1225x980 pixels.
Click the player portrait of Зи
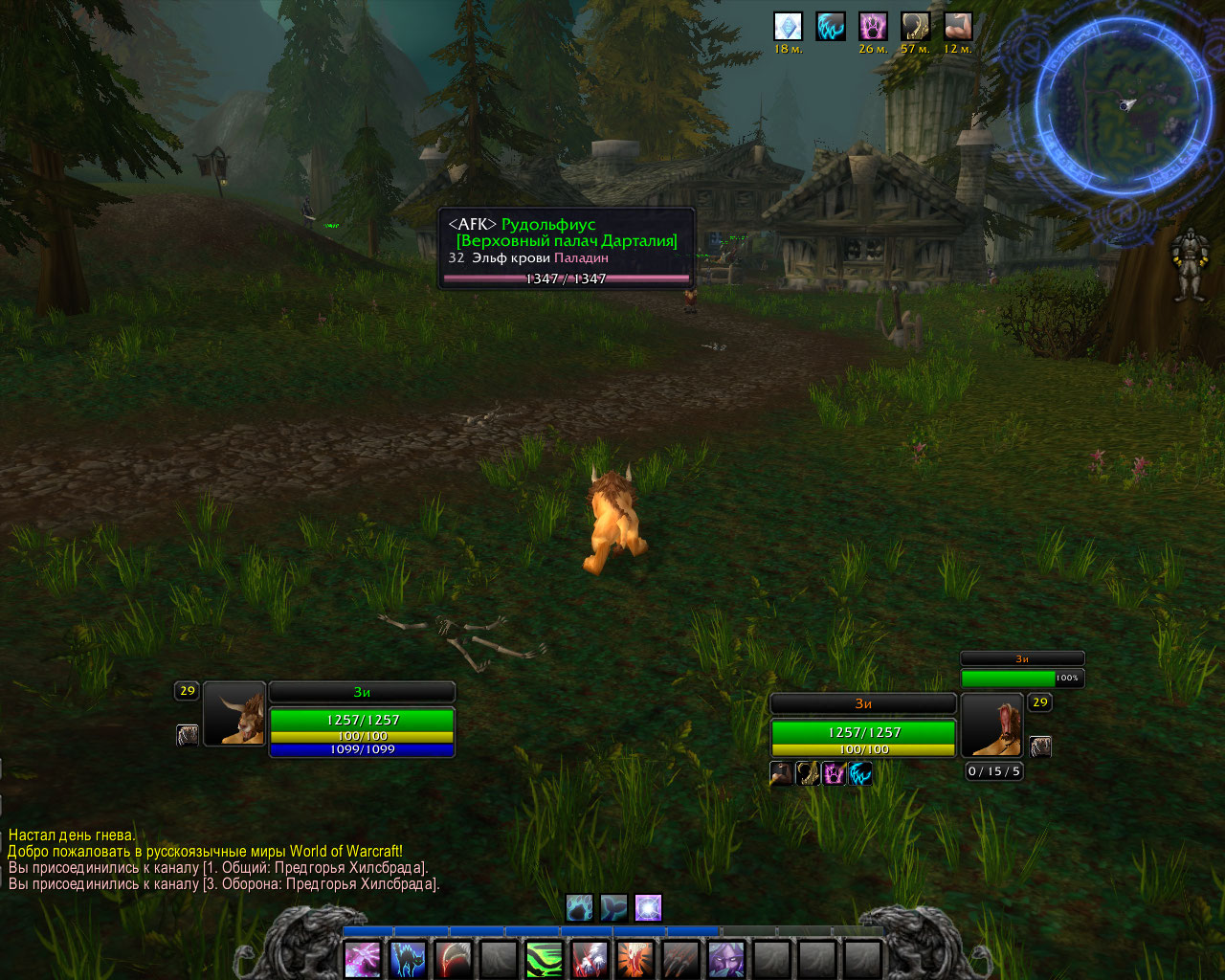pos(234,713)
